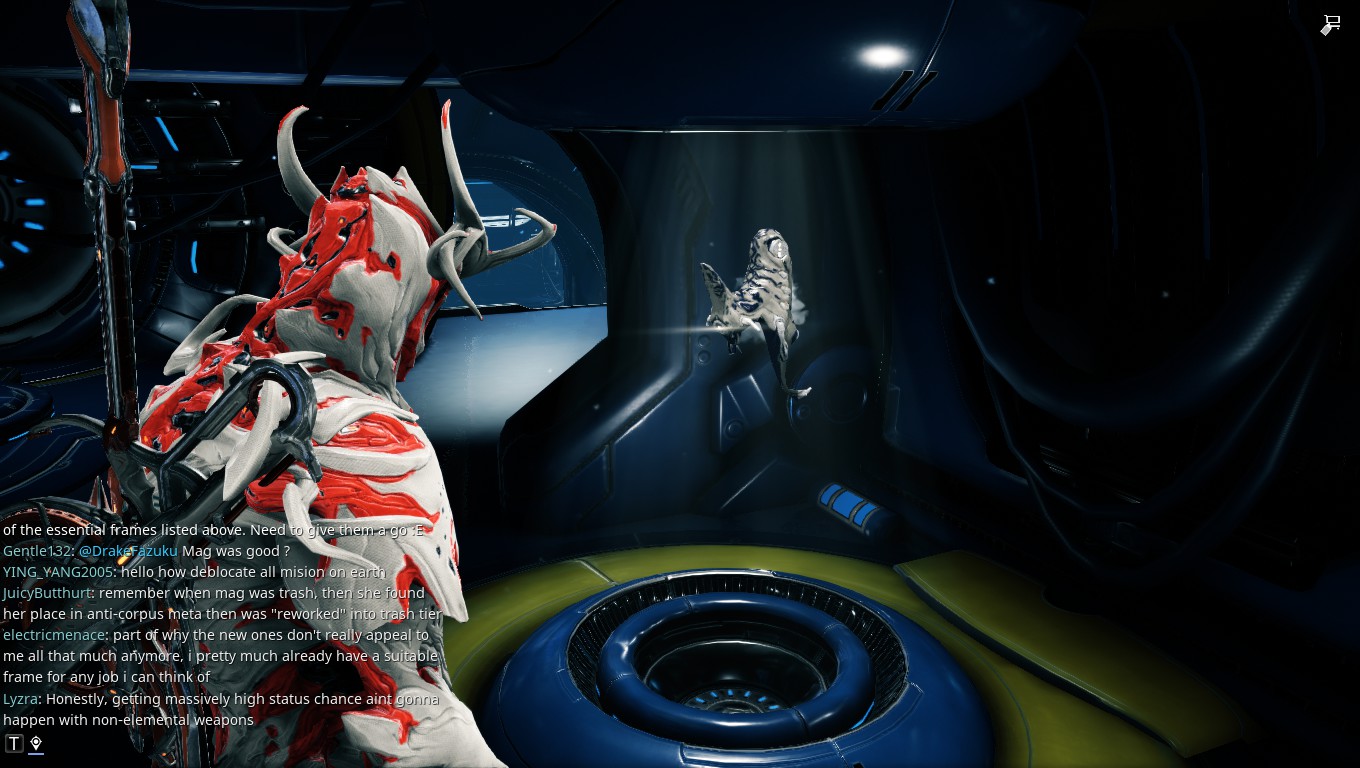Click the T chat button
1360x768 pixels.
(14, 743)
